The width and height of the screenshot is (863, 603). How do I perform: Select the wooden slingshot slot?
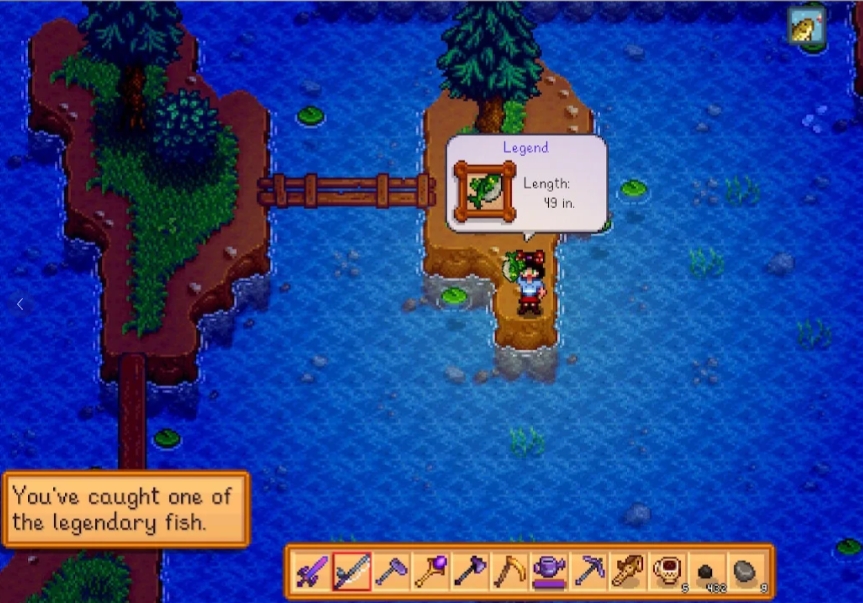(628, 572)
